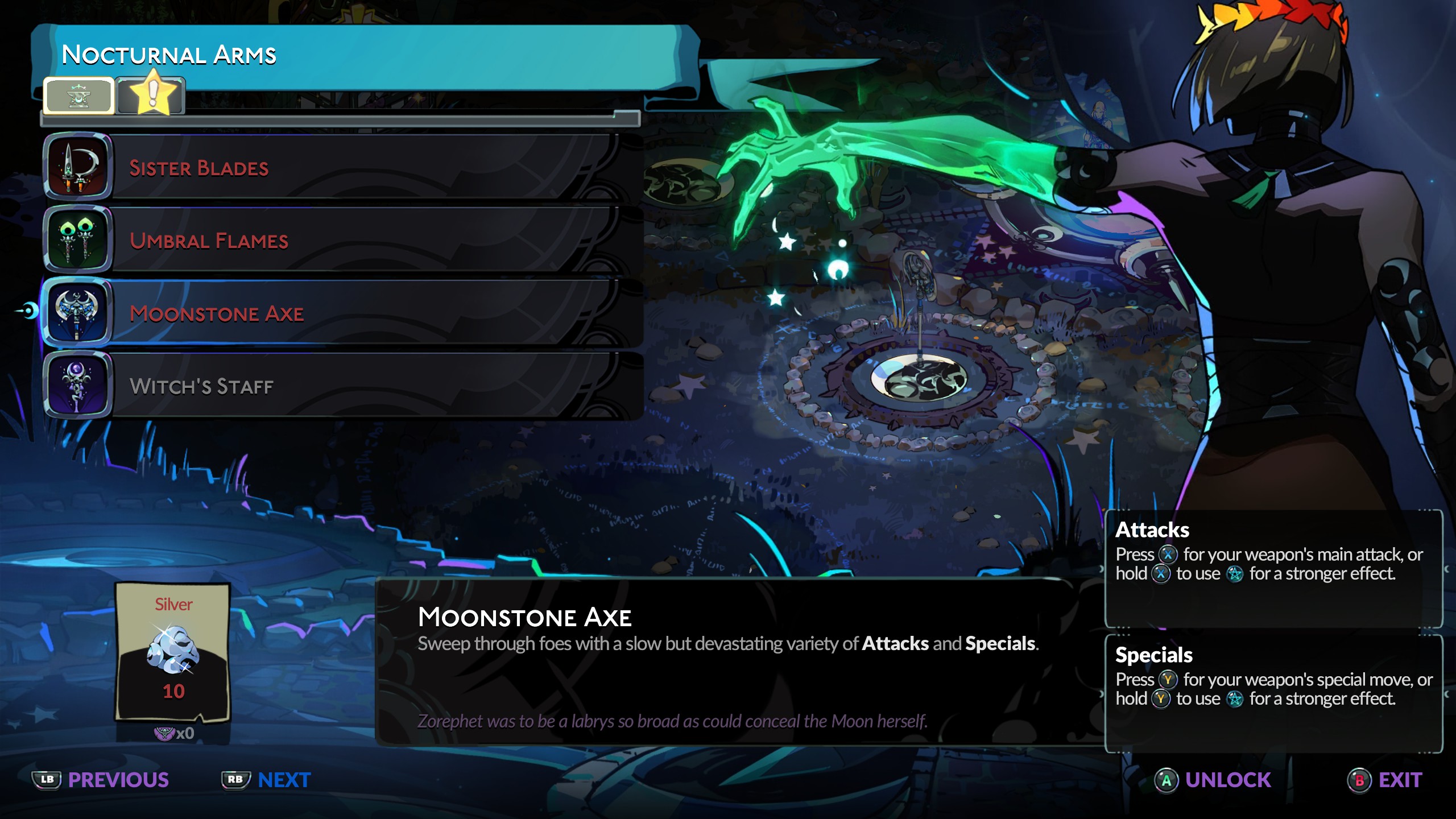Highlight the Moonstone Axe entry

(x=341, y=313)
